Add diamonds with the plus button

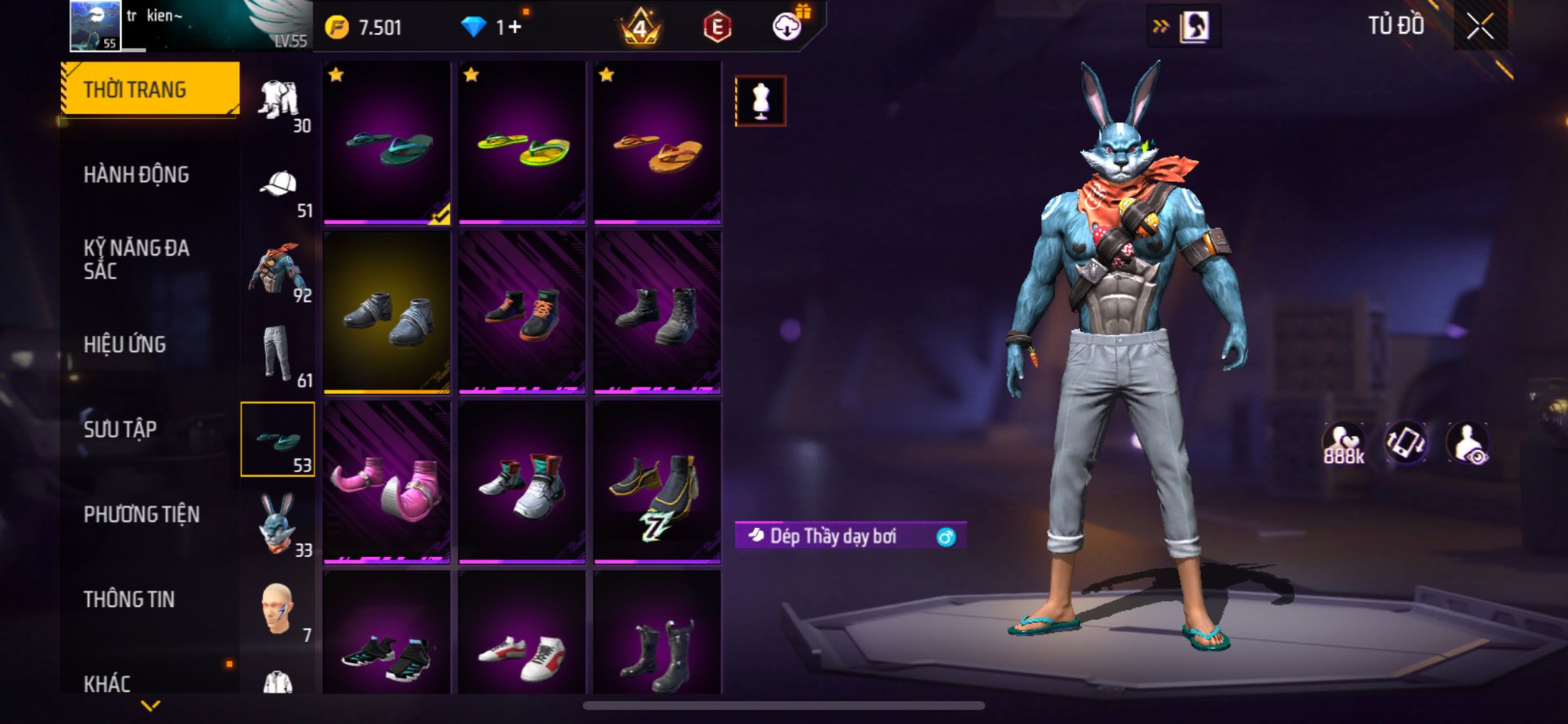pyautogui.click(x=514, y=28)
